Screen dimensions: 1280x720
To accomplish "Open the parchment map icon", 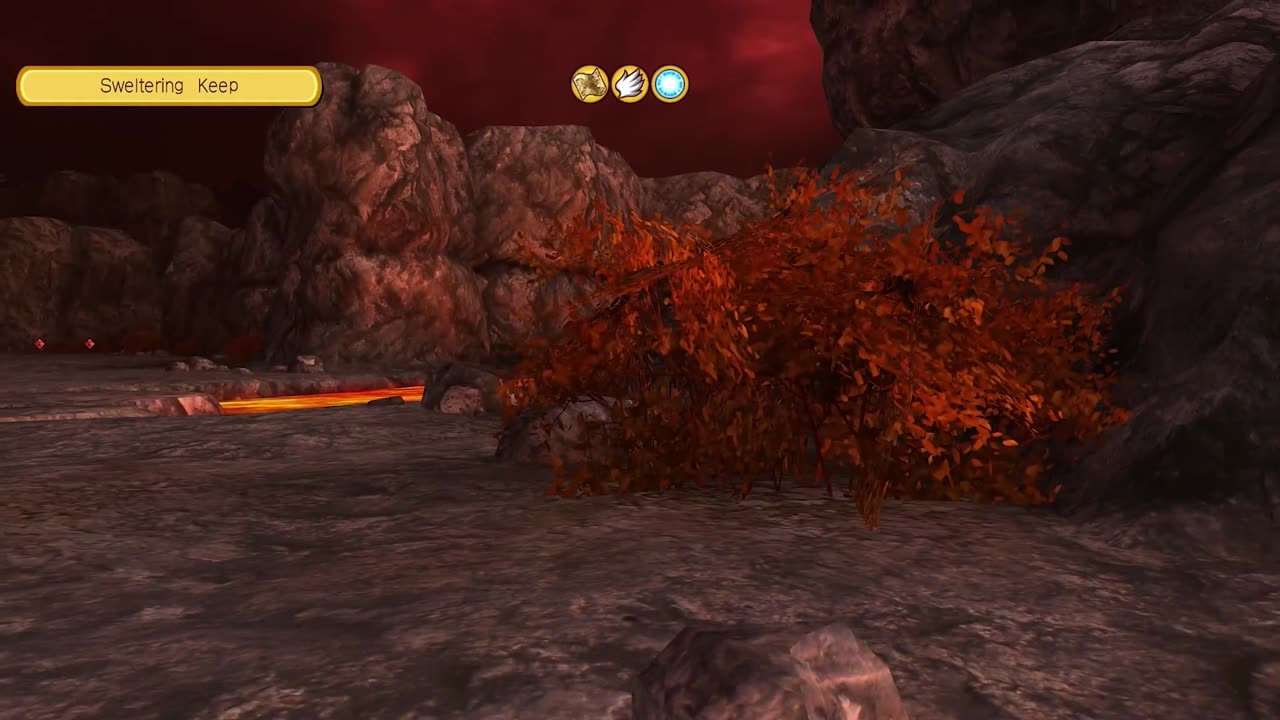I will click(x=590, y=84).
